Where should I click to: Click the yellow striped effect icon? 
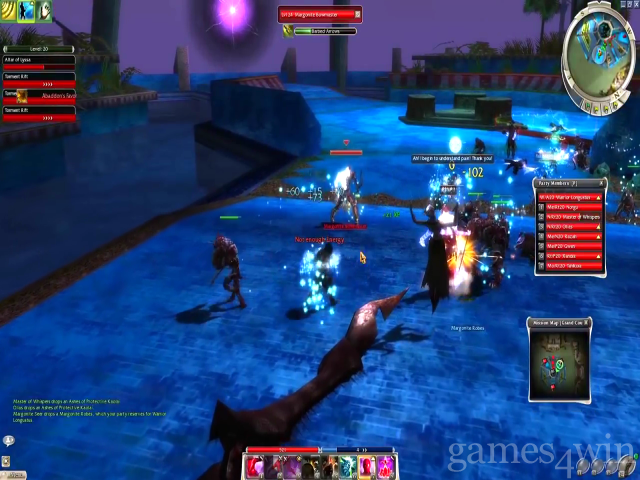[9, 11]
